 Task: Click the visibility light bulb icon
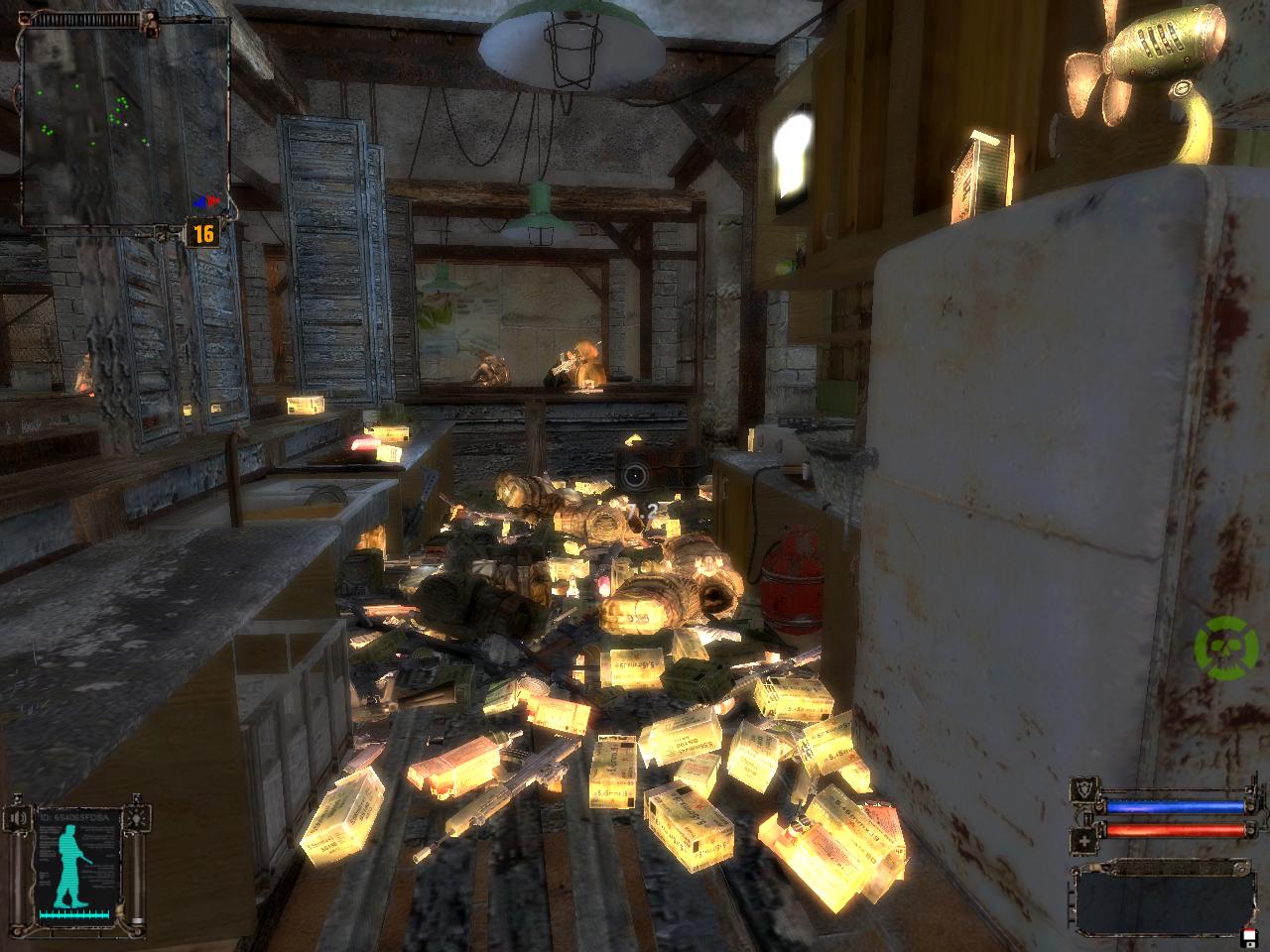[139, 816]
